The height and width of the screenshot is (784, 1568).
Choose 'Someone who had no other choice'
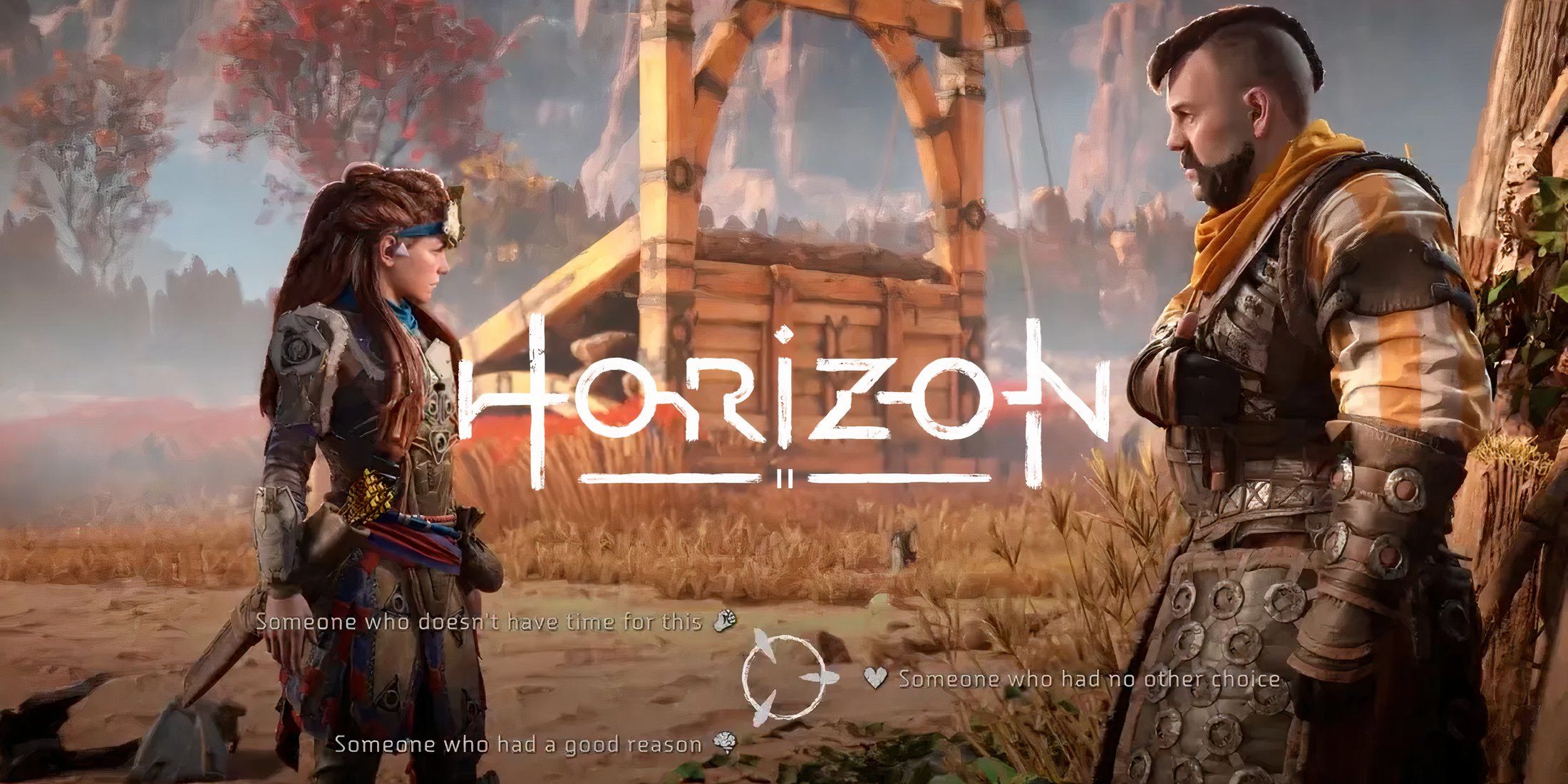click(1069, 679)
